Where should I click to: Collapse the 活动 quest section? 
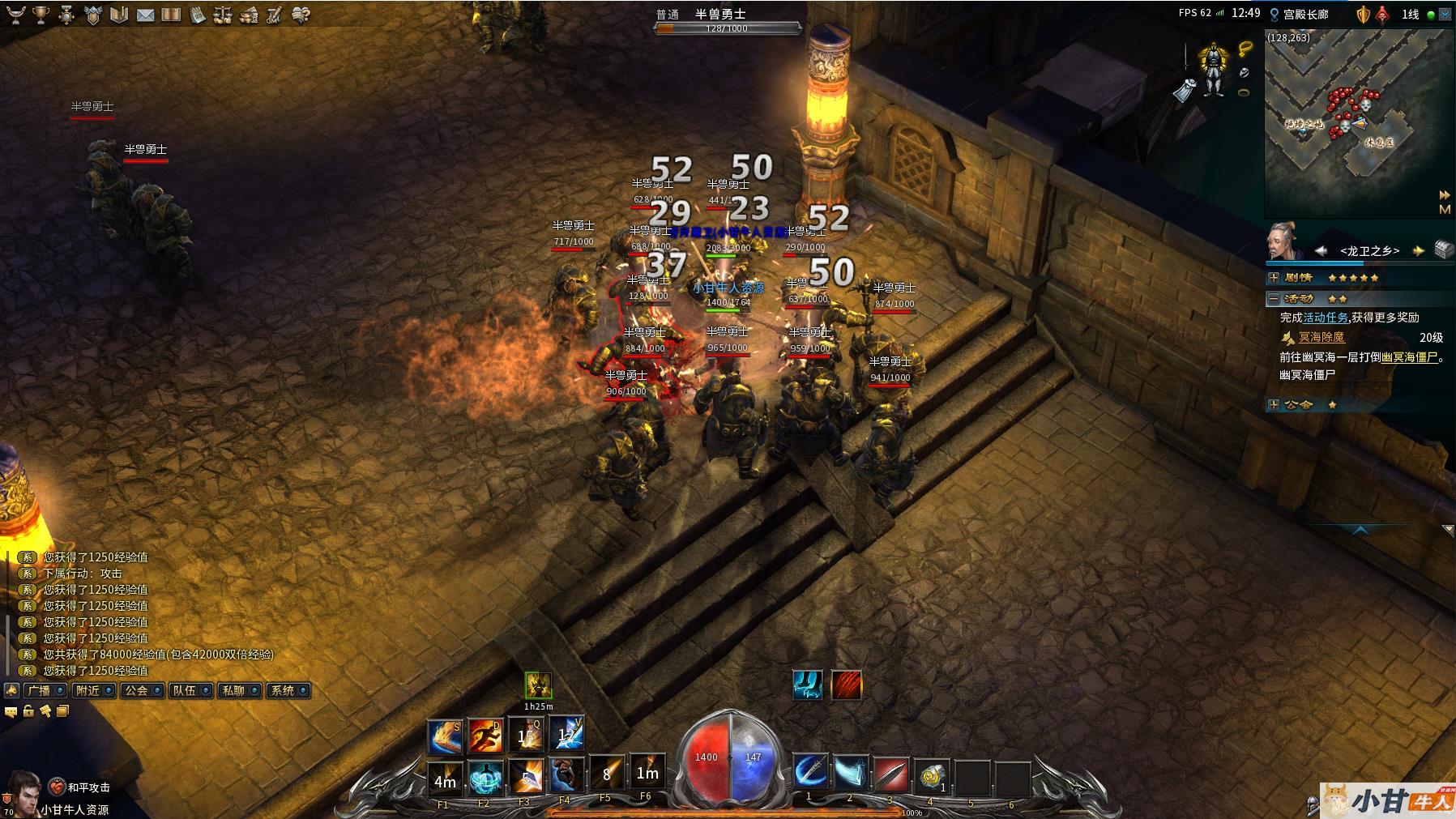tap(1274, 299)
